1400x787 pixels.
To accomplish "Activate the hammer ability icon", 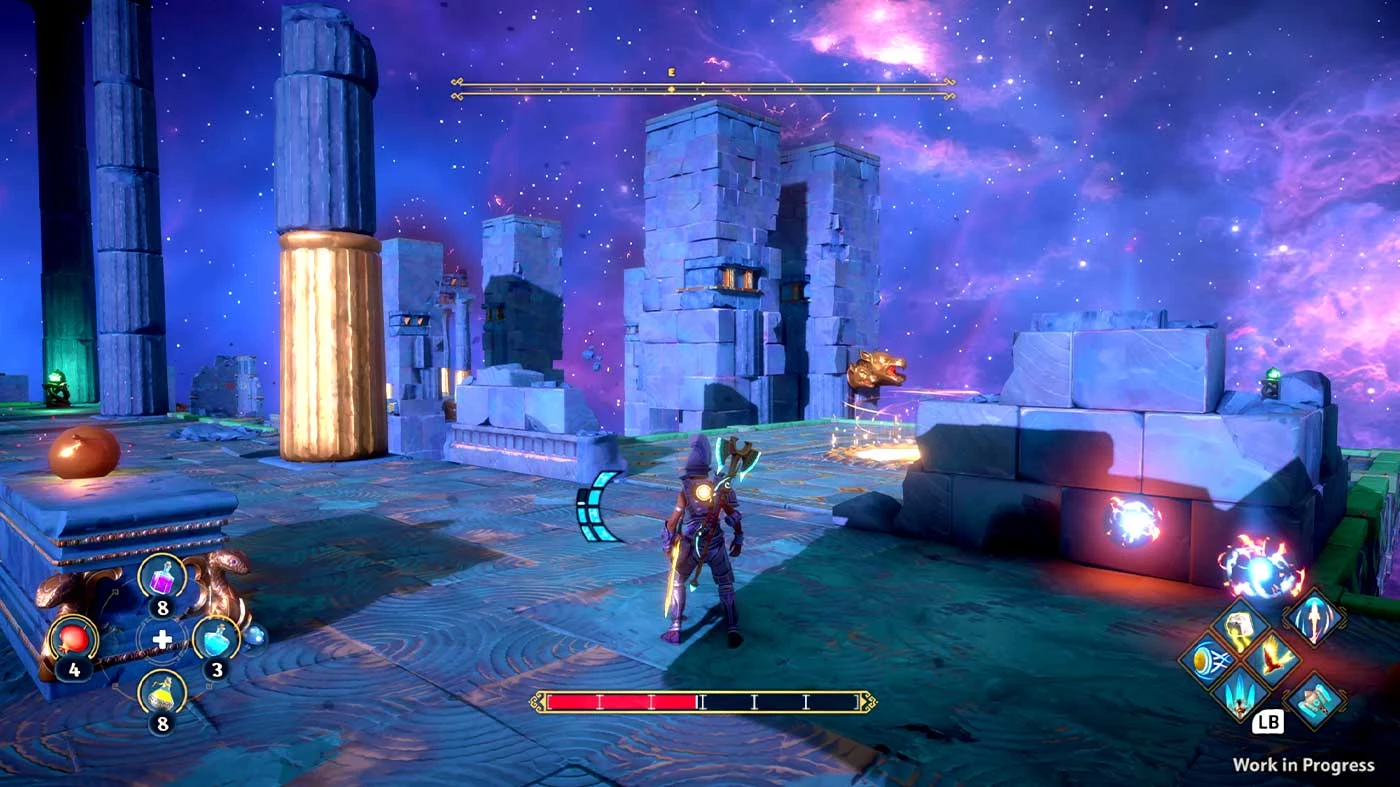I will click(1313, 700).
